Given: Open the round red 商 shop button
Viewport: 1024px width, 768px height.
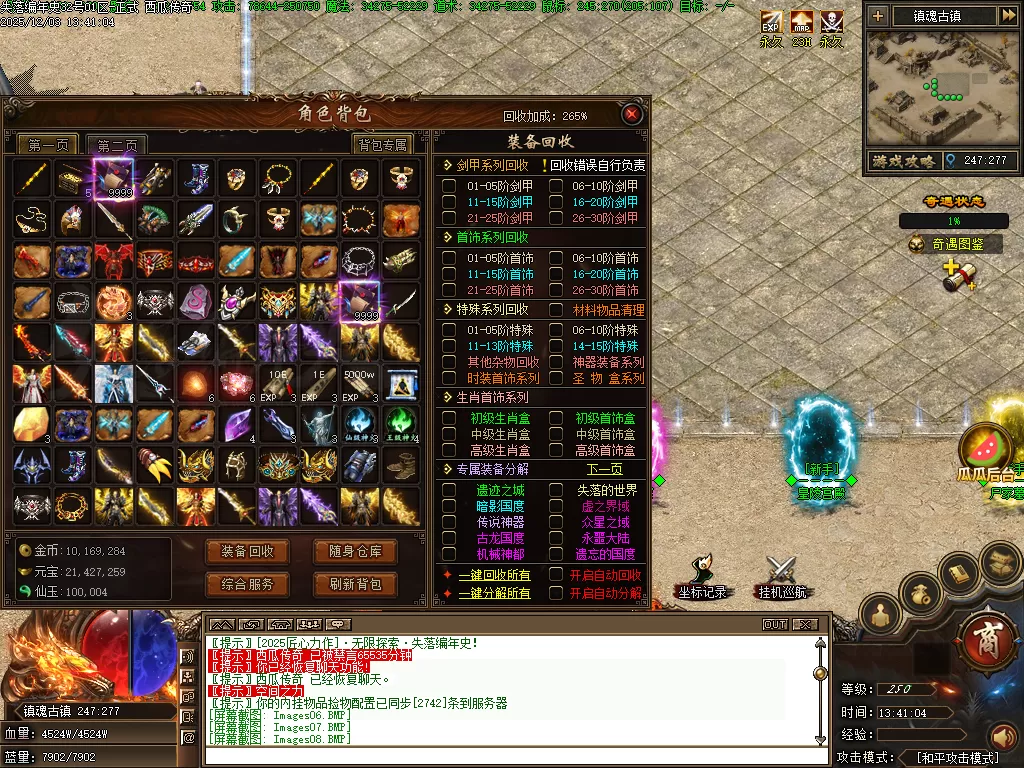Looking at the screenshot, I should coord(988,638).
